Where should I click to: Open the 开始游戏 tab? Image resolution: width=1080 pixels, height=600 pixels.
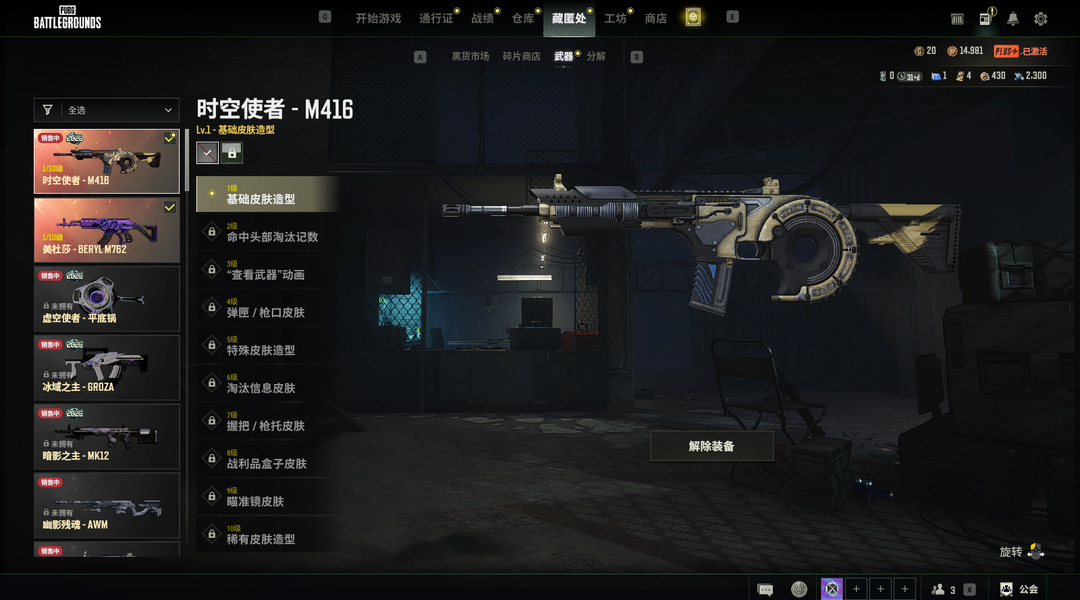(378, 18)
